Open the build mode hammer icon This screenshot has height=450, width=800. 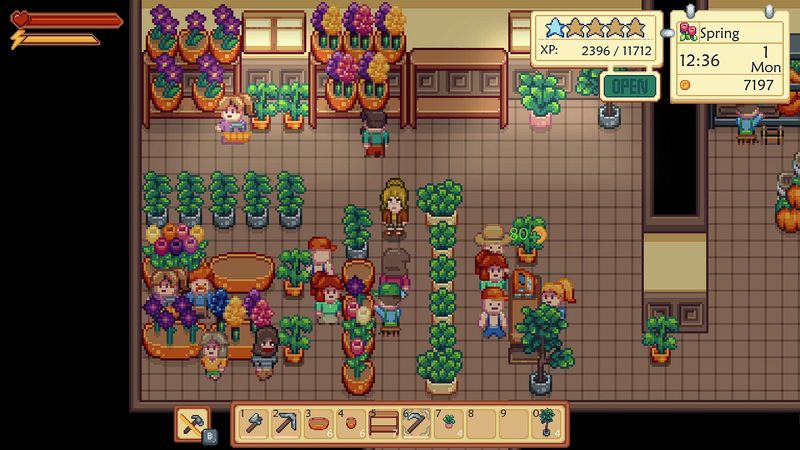click(193, 424)
